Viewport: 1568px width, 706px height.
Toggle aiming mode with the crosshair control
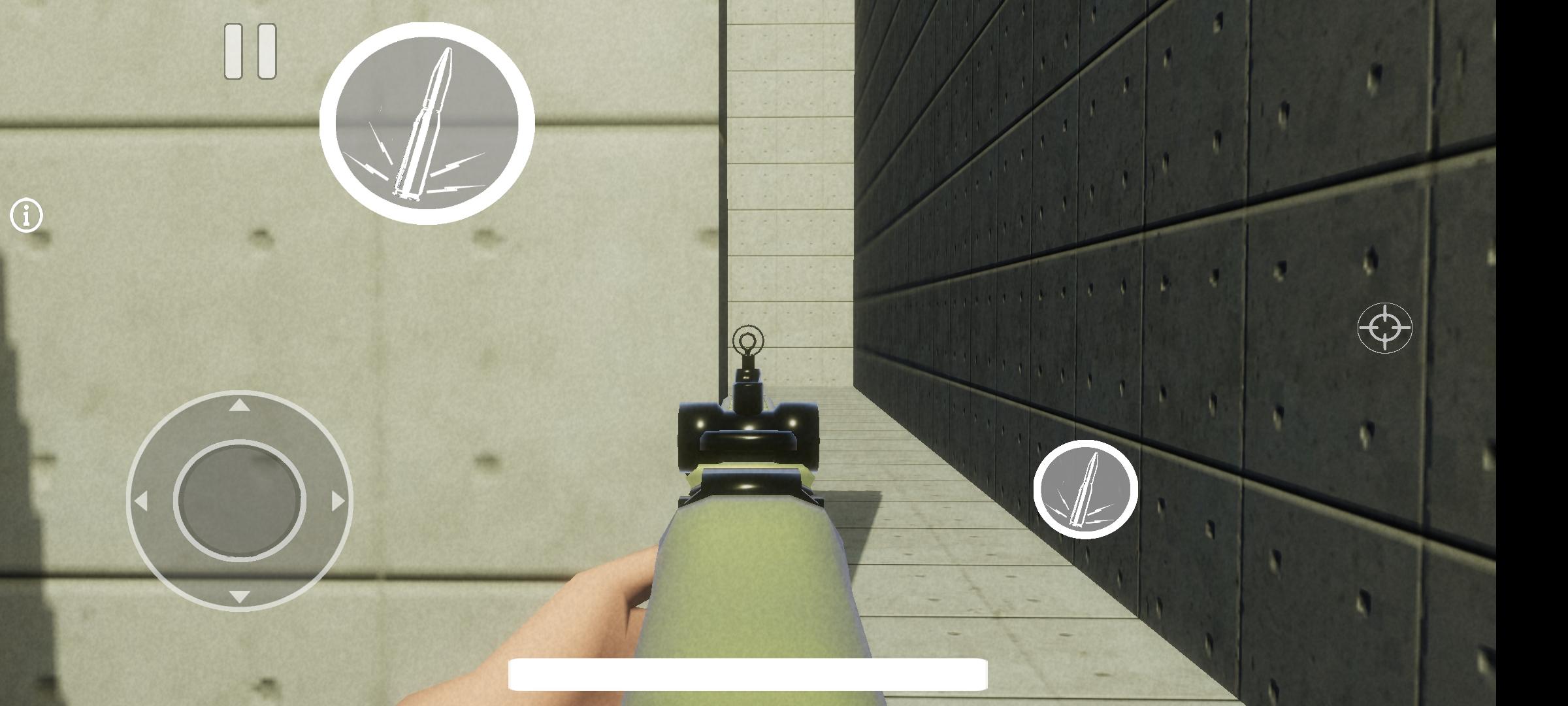pos(1384,327)
